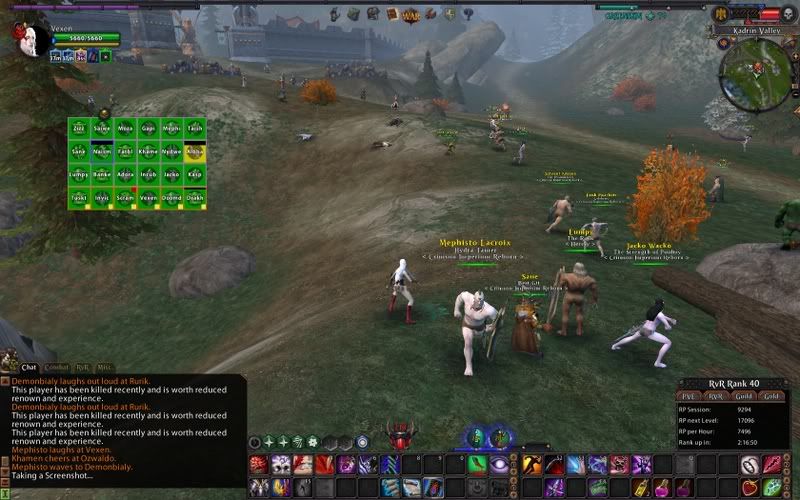Open the WAR menu icon
The image size is (800, 500).
click(410, 15)
